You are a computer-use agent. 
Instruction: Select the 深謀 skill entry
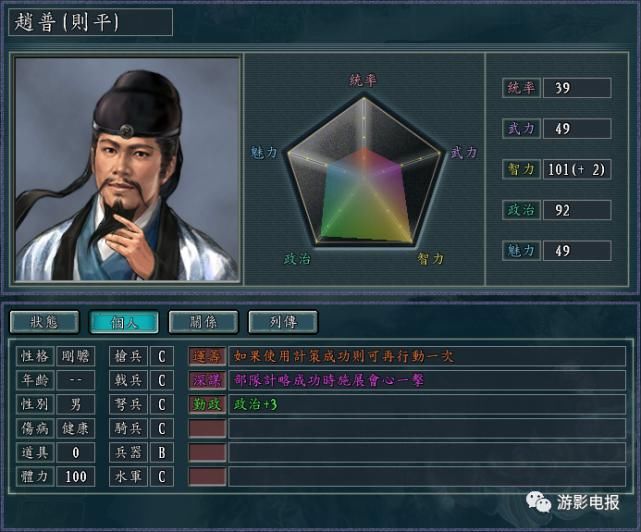point(208,380)
